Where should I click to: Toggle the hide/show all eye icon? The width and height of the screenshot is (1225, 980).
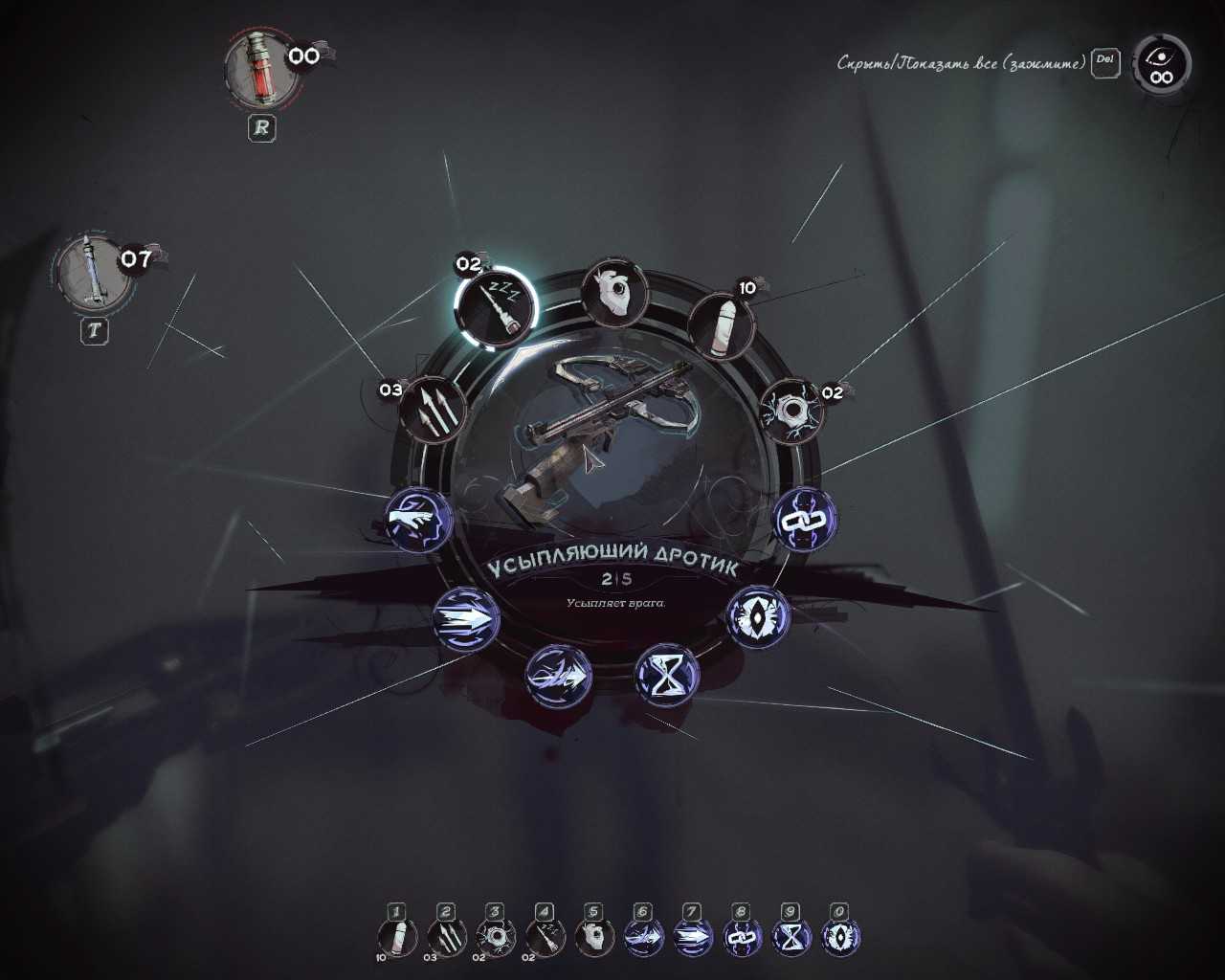tap(1161, 65)
